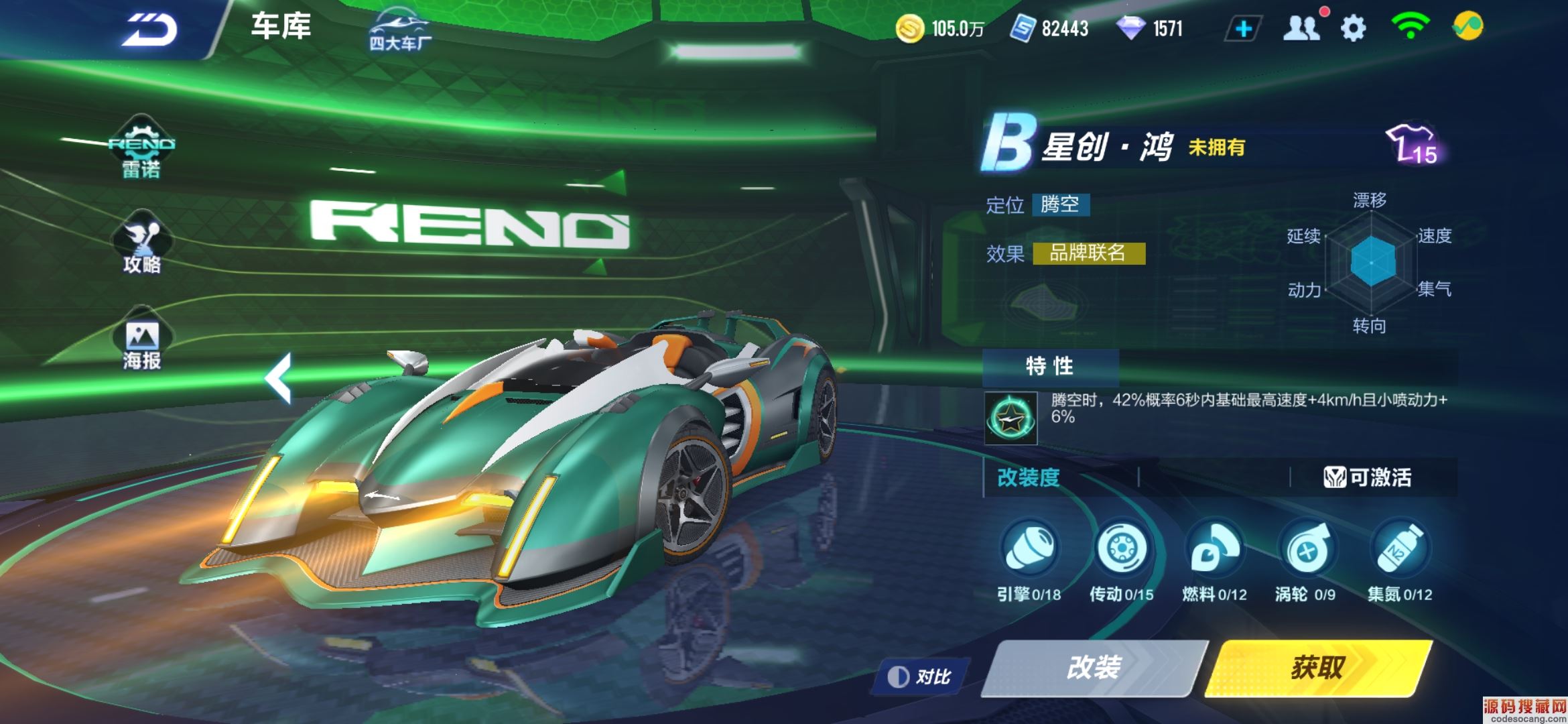Select the 传动 transmission upgrade part
The width and height of the screenshot is (1568, 724).
pyautogui.click(x=1121, y=550)
